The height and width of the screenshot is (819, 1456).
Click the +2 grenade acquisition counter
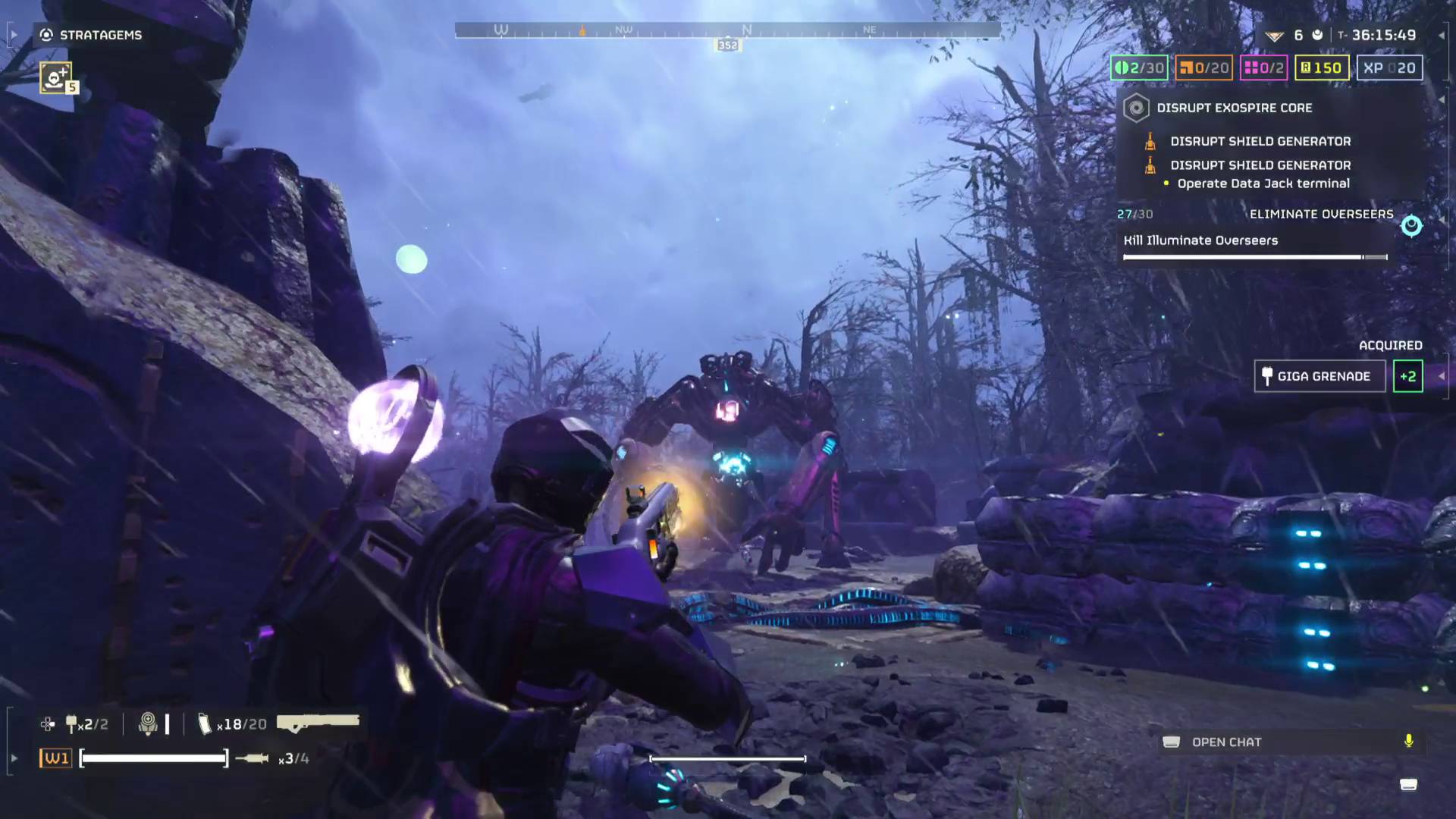pyautogui.click(x=1407, y=376)
